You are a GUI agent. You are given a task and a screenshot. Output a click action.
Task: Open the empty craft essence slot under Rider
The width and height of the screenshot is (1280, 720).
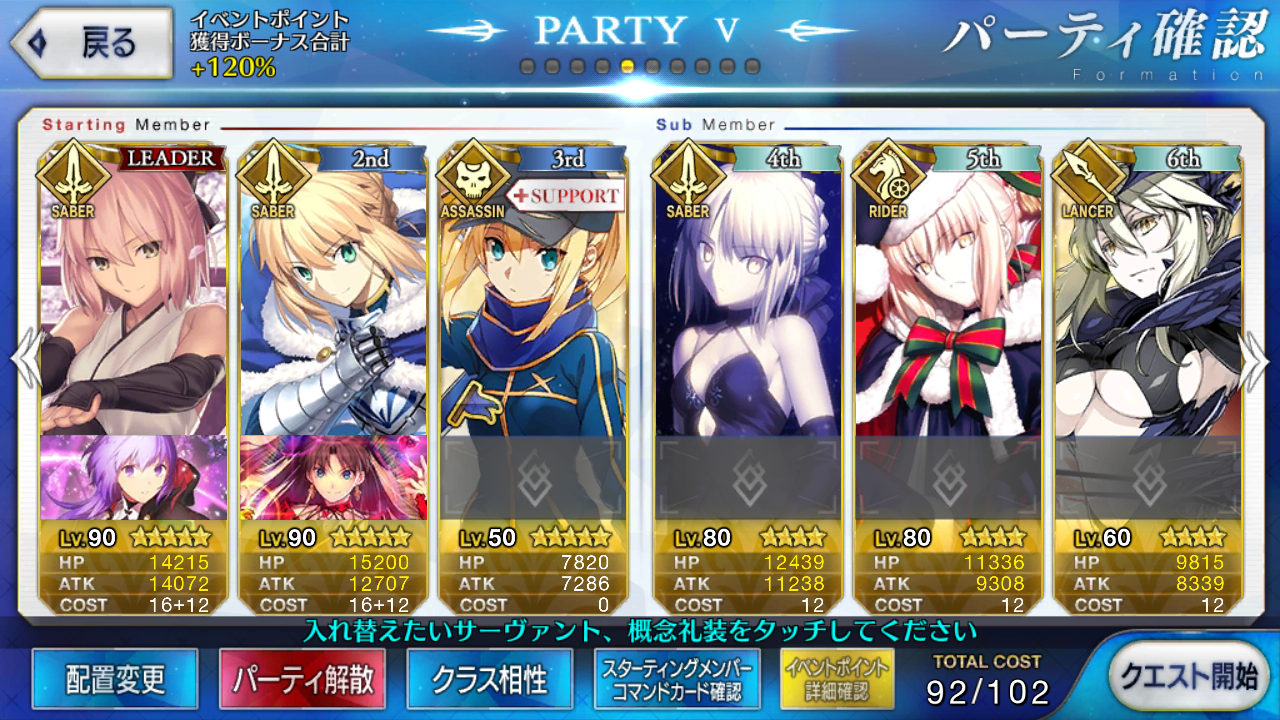point(947,477)
